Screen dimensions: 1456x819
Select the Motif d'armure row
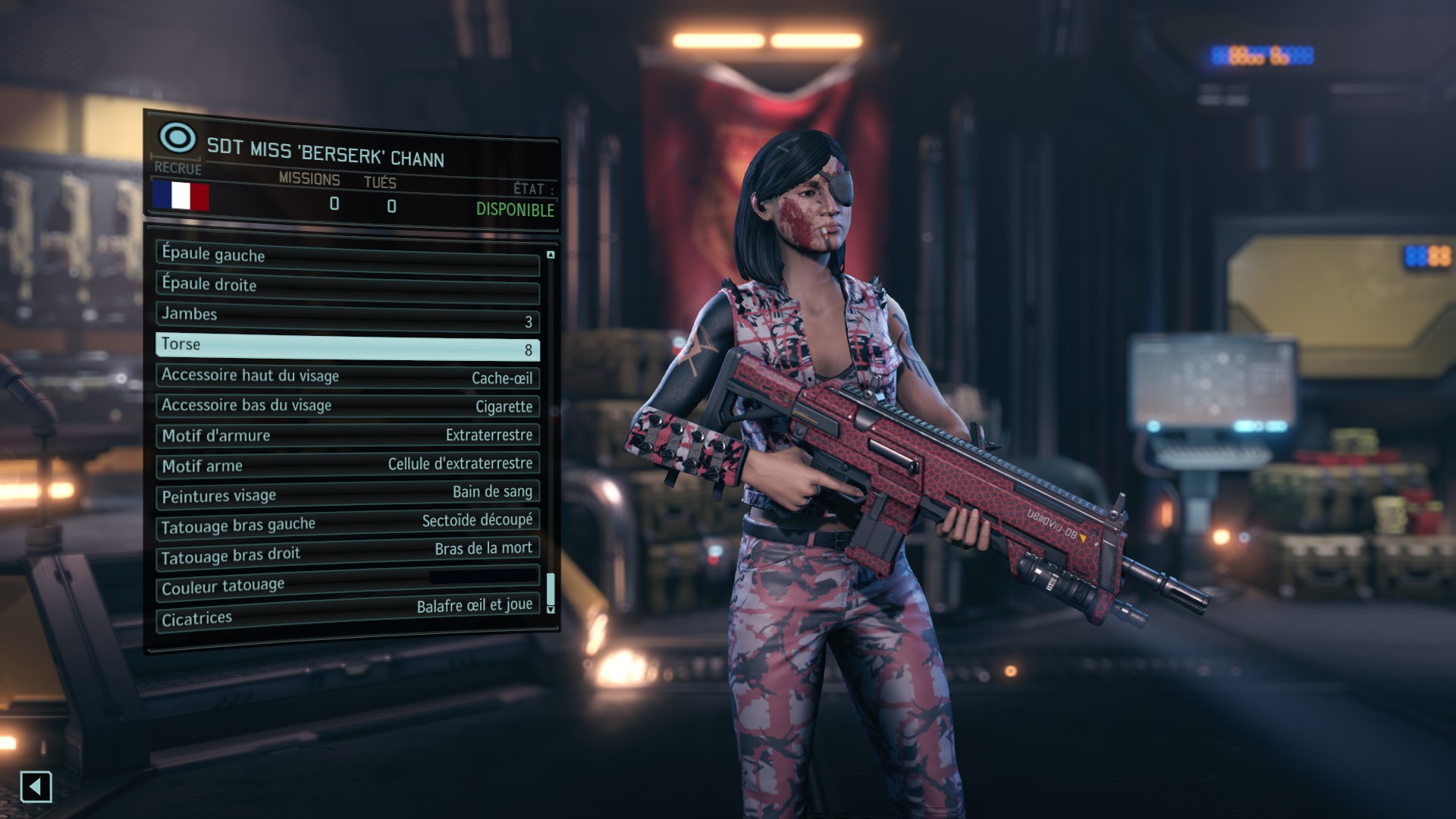[347, 435]
